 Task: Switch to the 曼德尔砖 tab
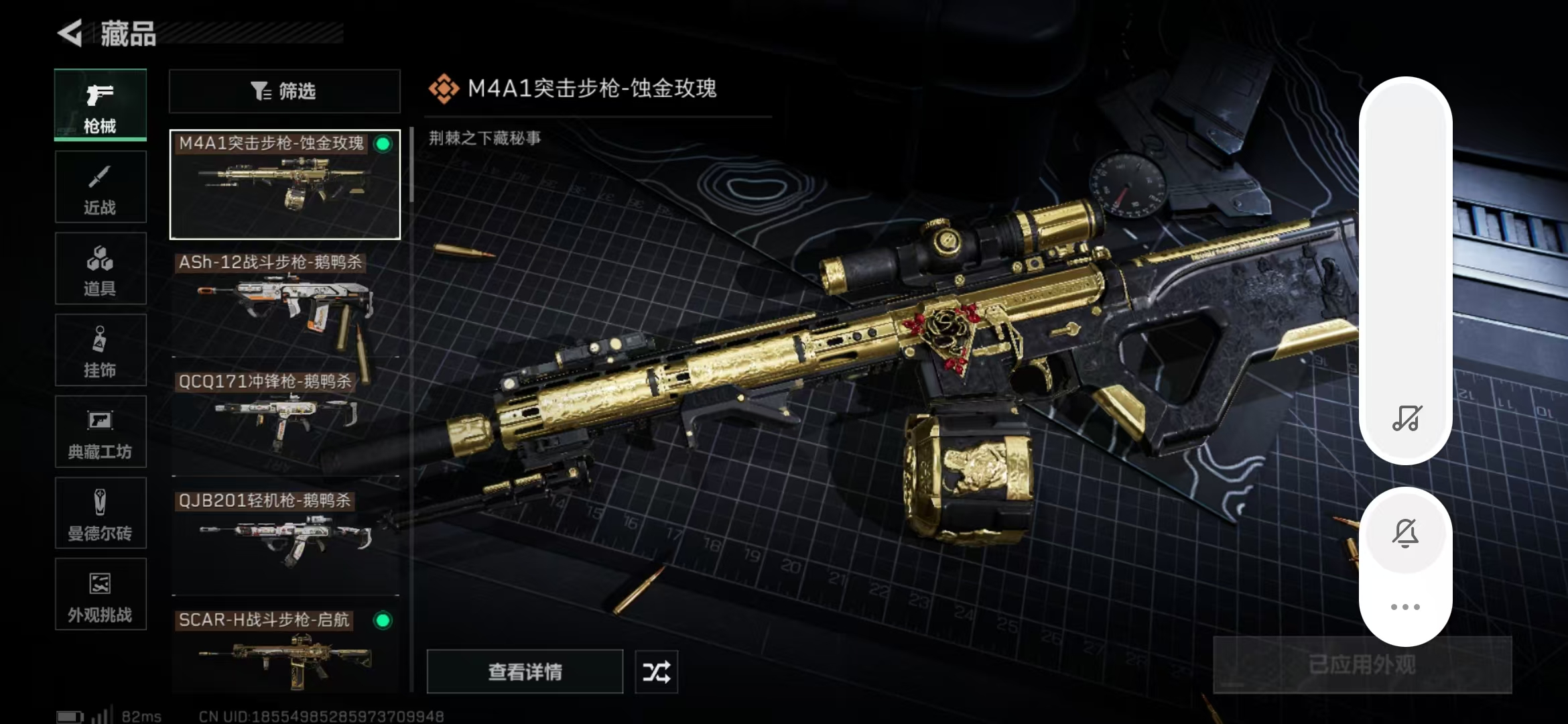(101, 514)
